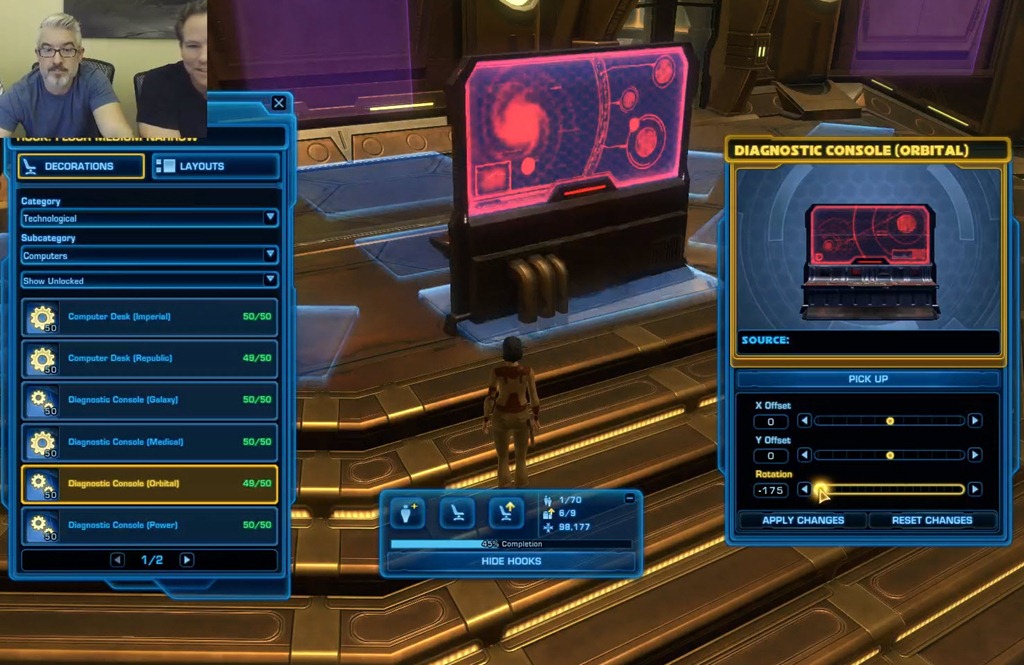Select Computer Desk (Imperial) decoration
The height and width of the screenshot is (665, 1024).
coord(149,317)
